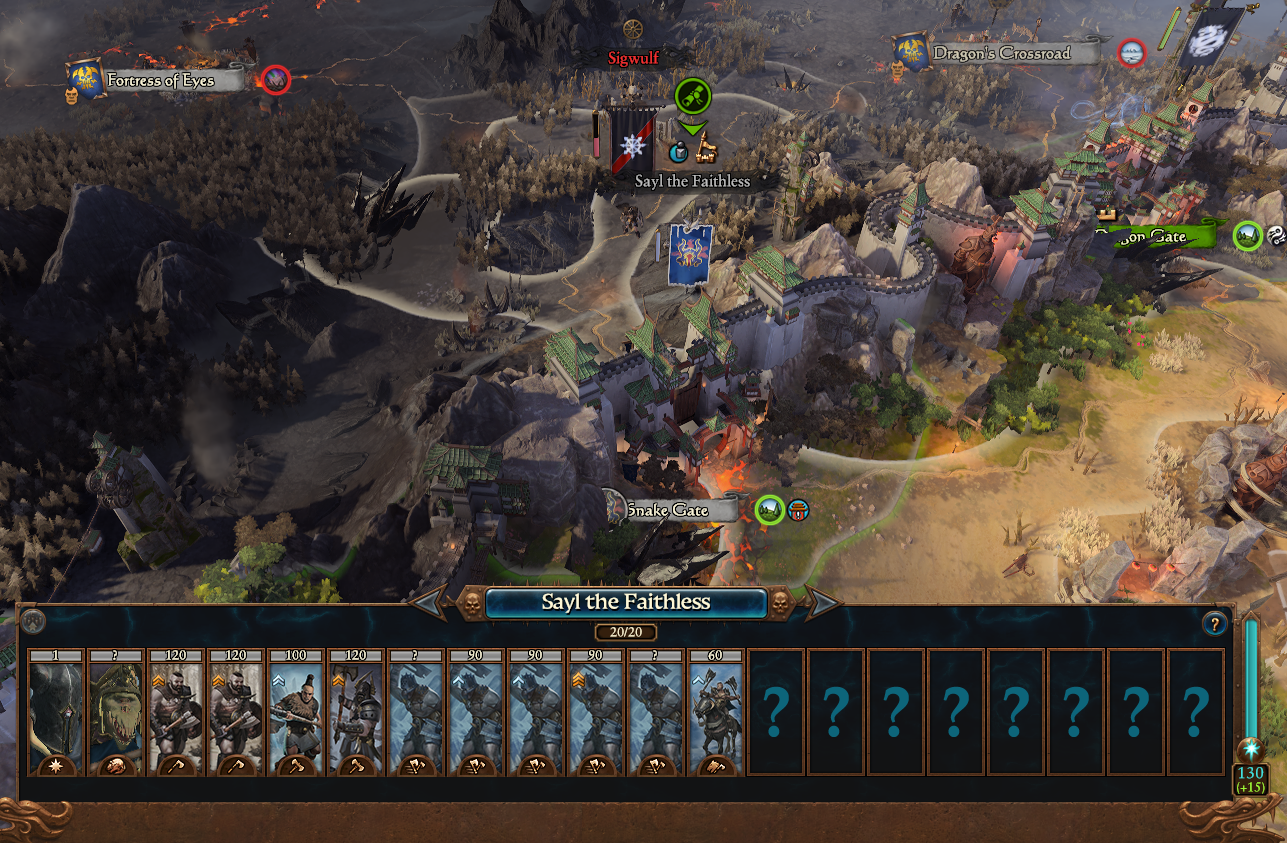
Task: Open the winds of magic orb
Action: coord(1250,751)
